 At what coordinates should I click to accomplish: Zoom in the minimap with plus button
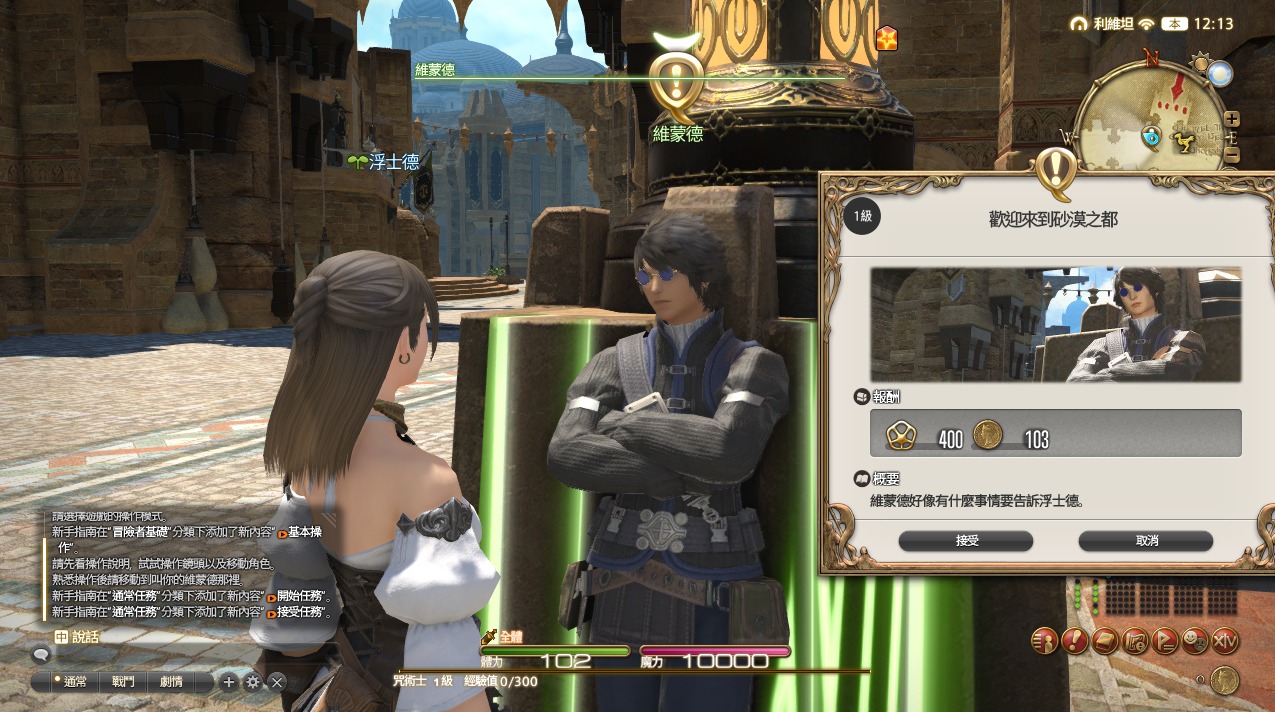tap(1232, 118)
